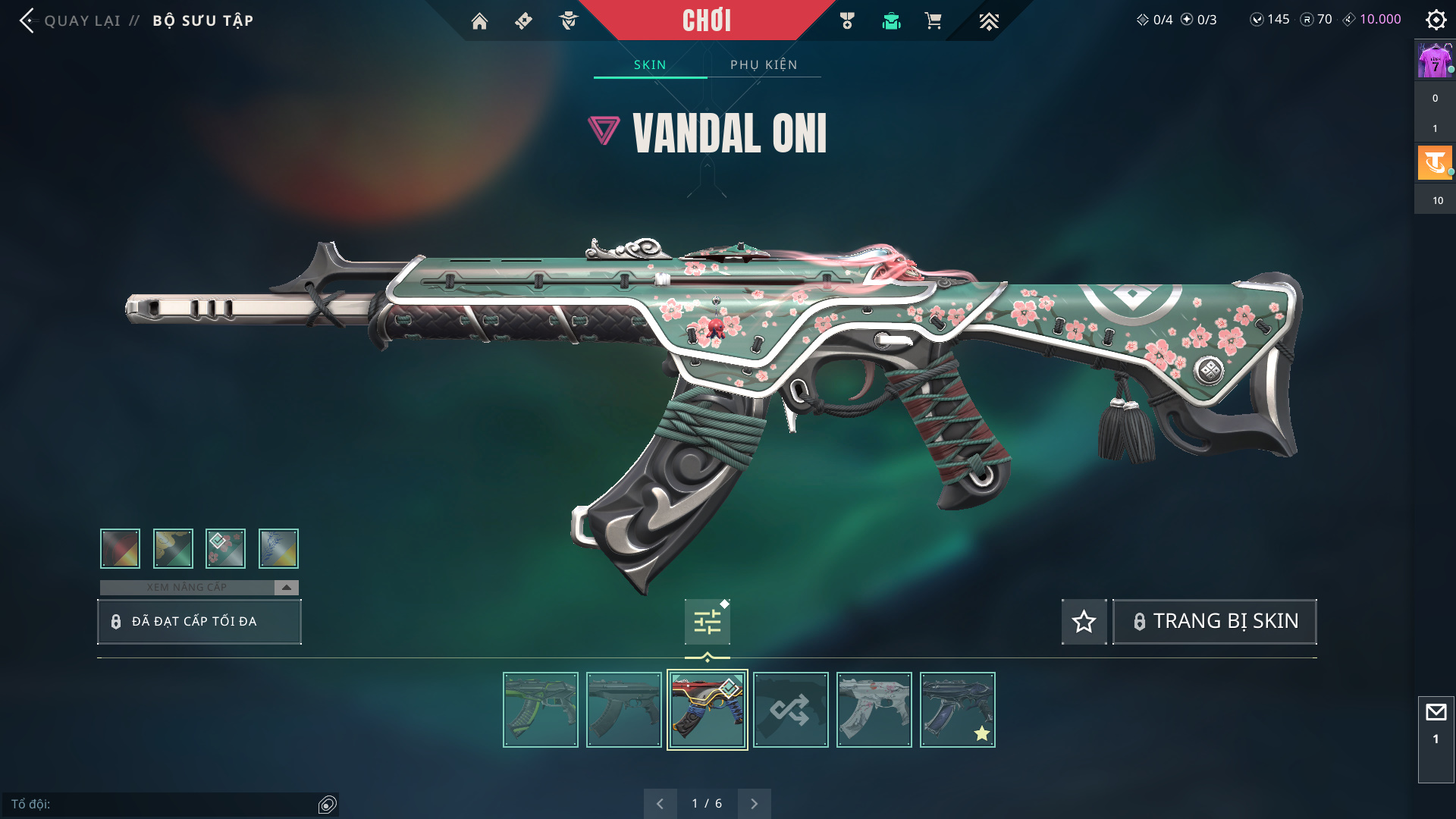Select the SKIN tab
The height and width of the screenshot is (819, 1456).
pos(650,64)
